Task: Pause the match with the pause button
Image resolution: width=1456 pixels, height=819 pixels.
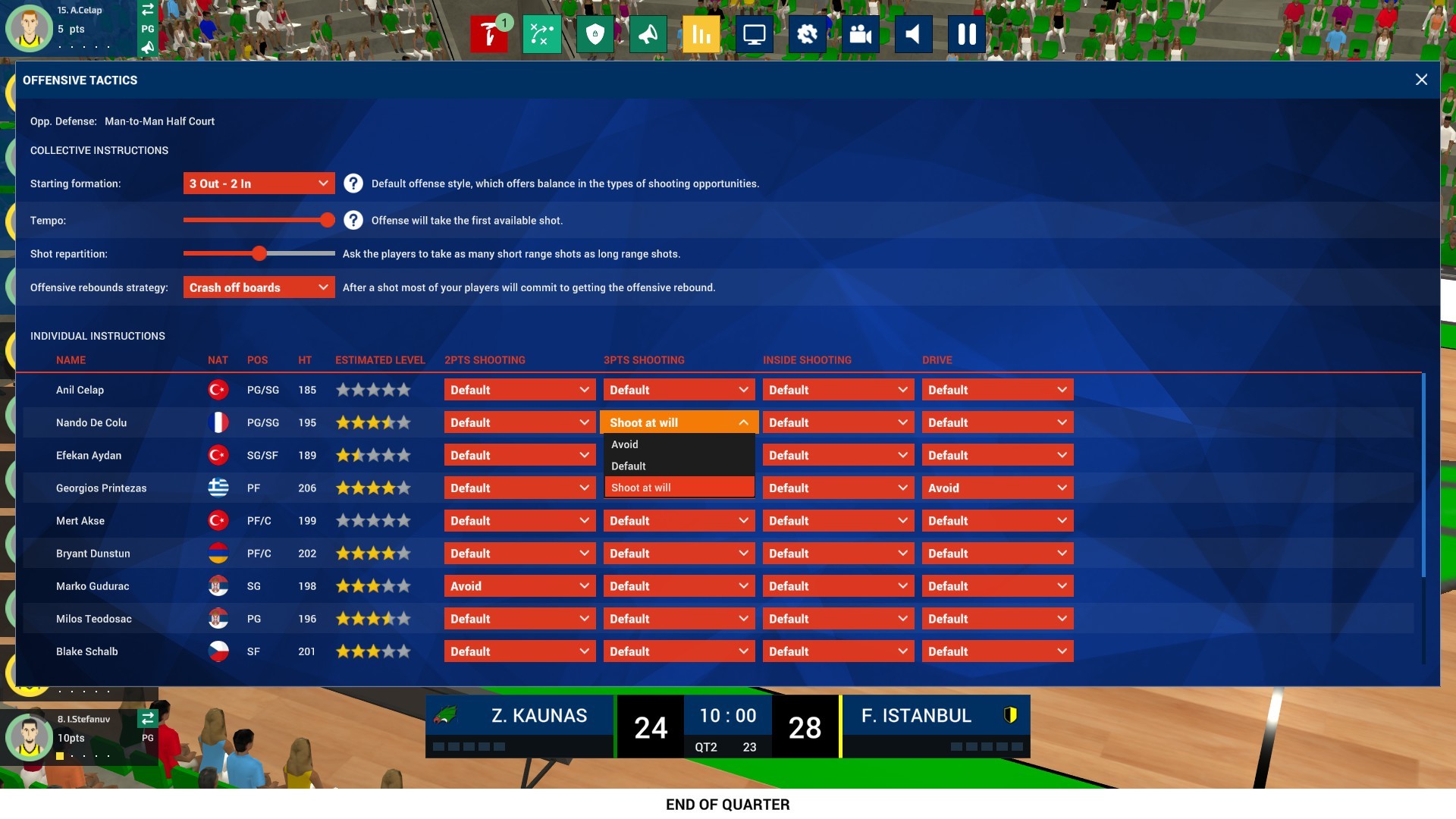Action: tap(967, 33)
